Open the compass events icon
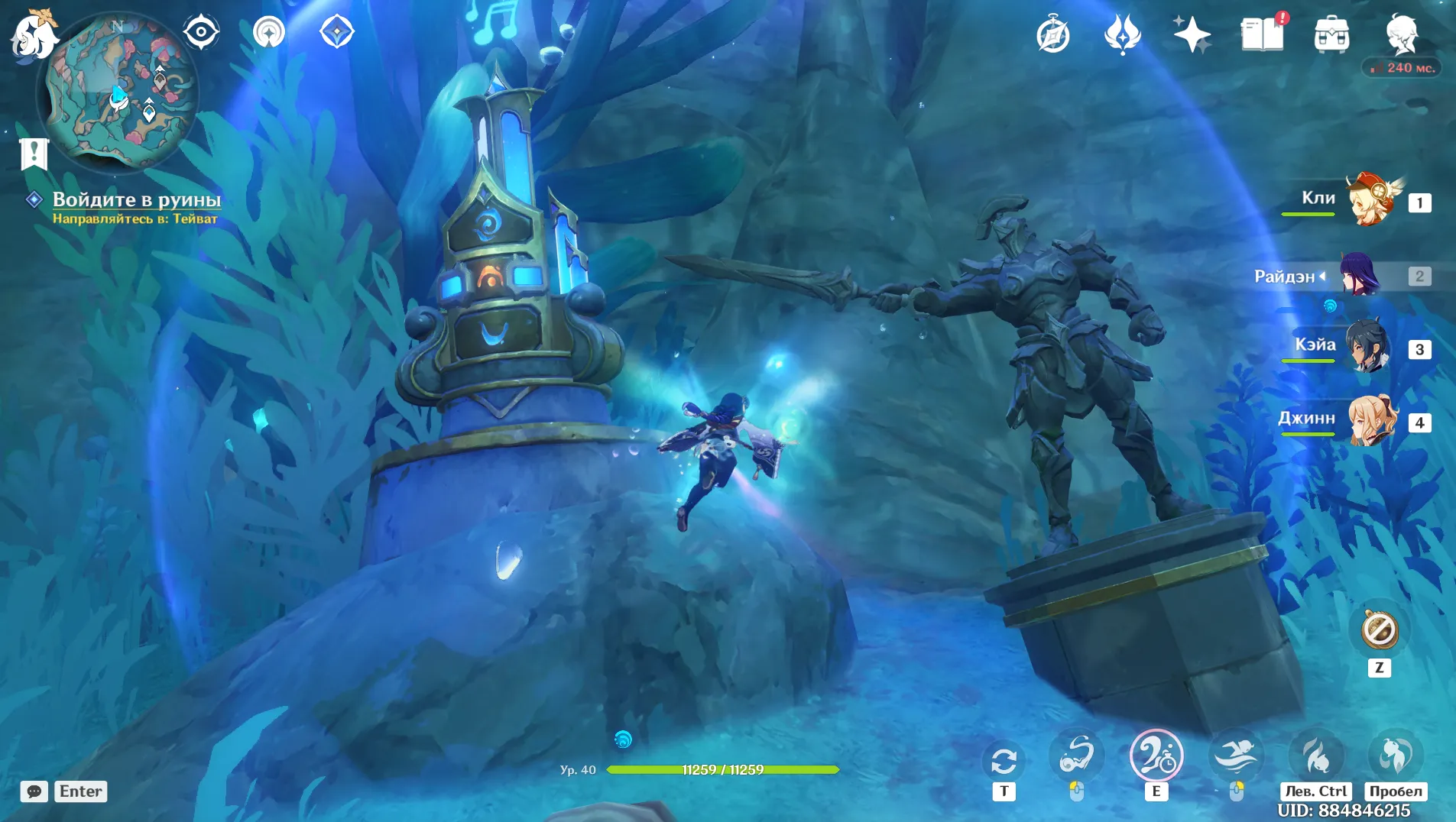 pyautogui.click(x=1052, y=35)
